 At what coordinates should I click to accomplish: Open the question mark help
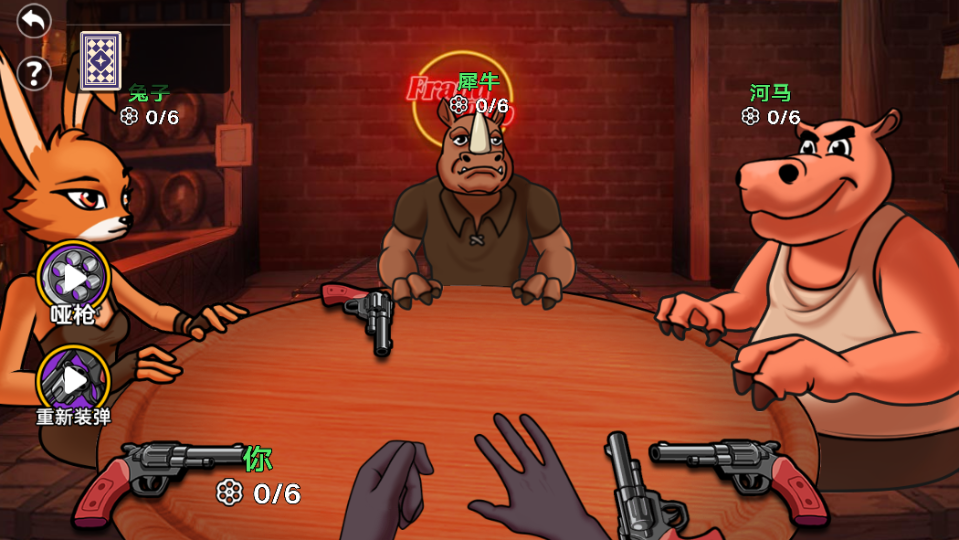(34, 72)
